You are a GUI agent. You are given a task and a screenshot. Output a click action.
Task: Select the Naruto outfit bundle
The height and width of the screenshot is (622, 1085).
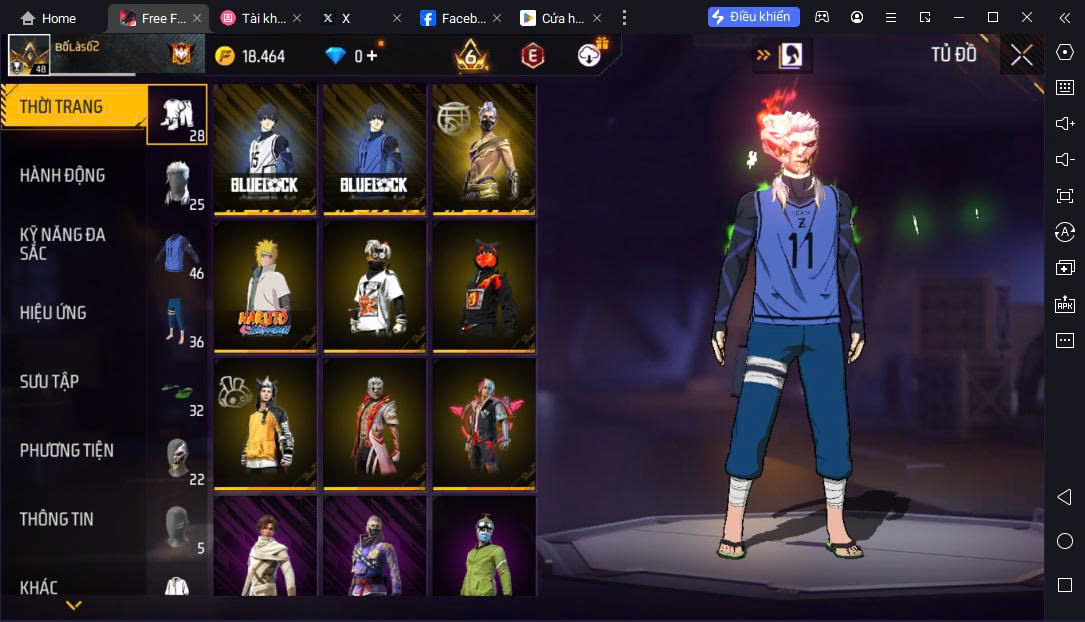265,286
